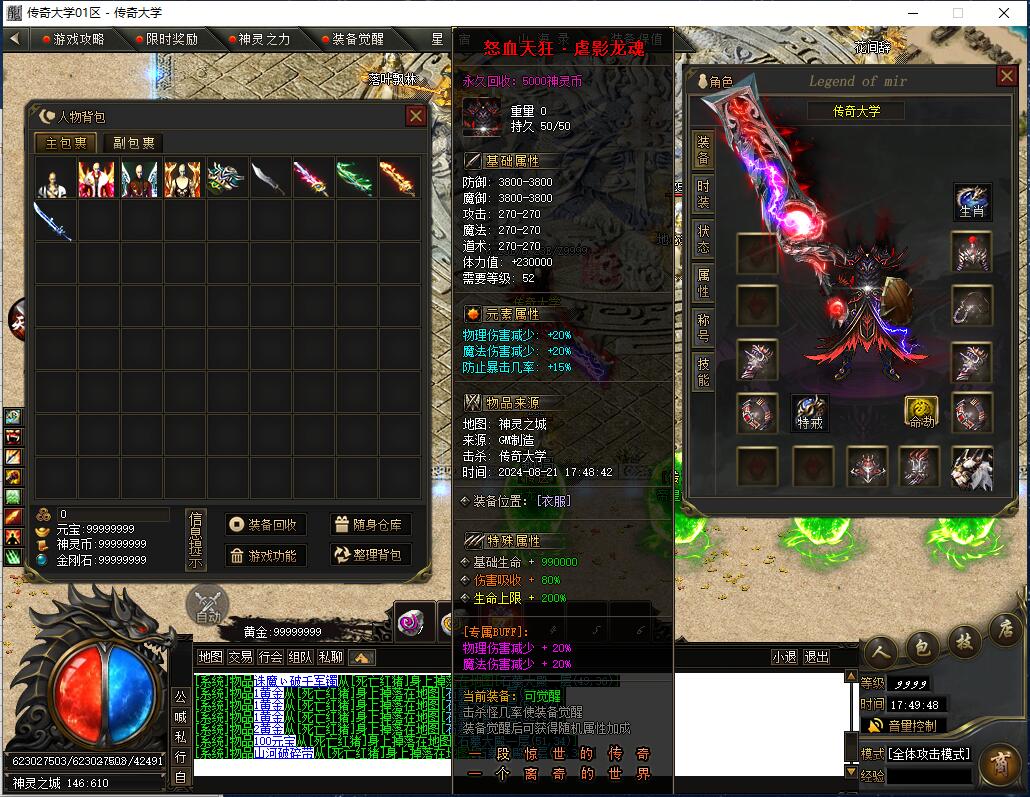Open the 随身仓库 portable warehouse
Viewport: 1030px width, 797px height.
[369, 525]
